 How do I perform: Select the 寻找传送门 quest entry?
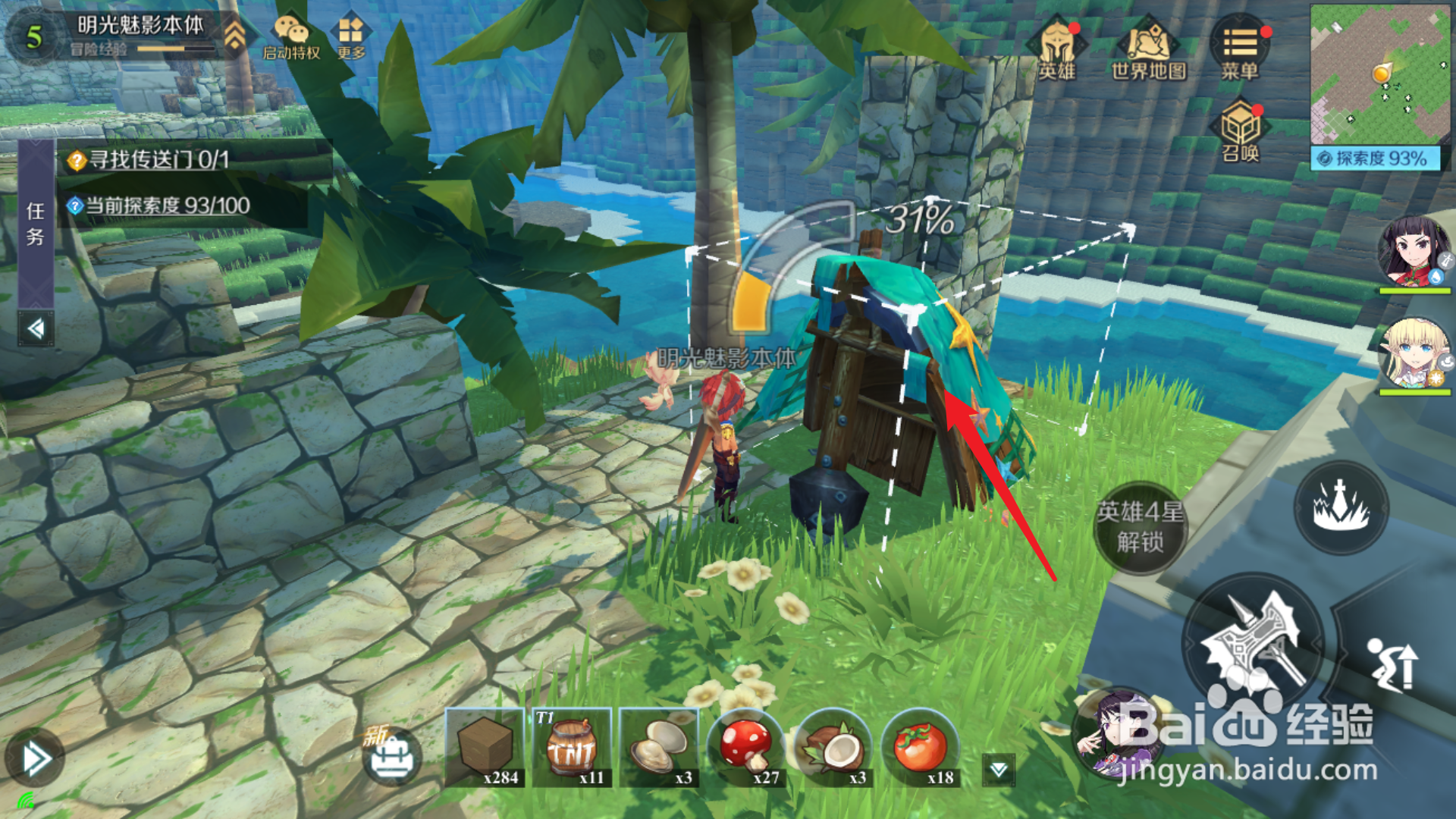(x=159, y=160)
